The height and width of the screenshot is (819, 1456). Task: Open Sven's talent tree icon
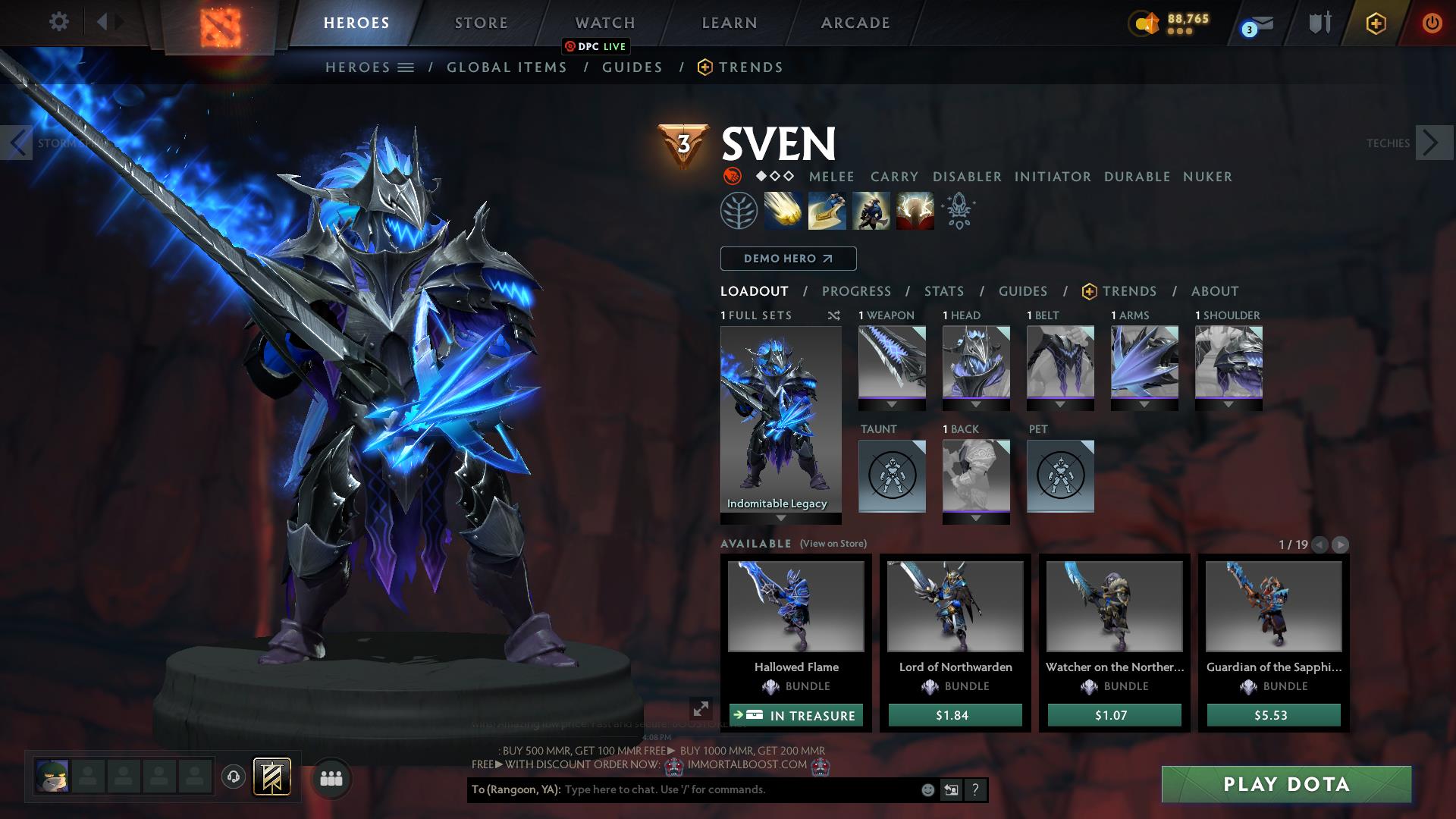click(739, 211)
